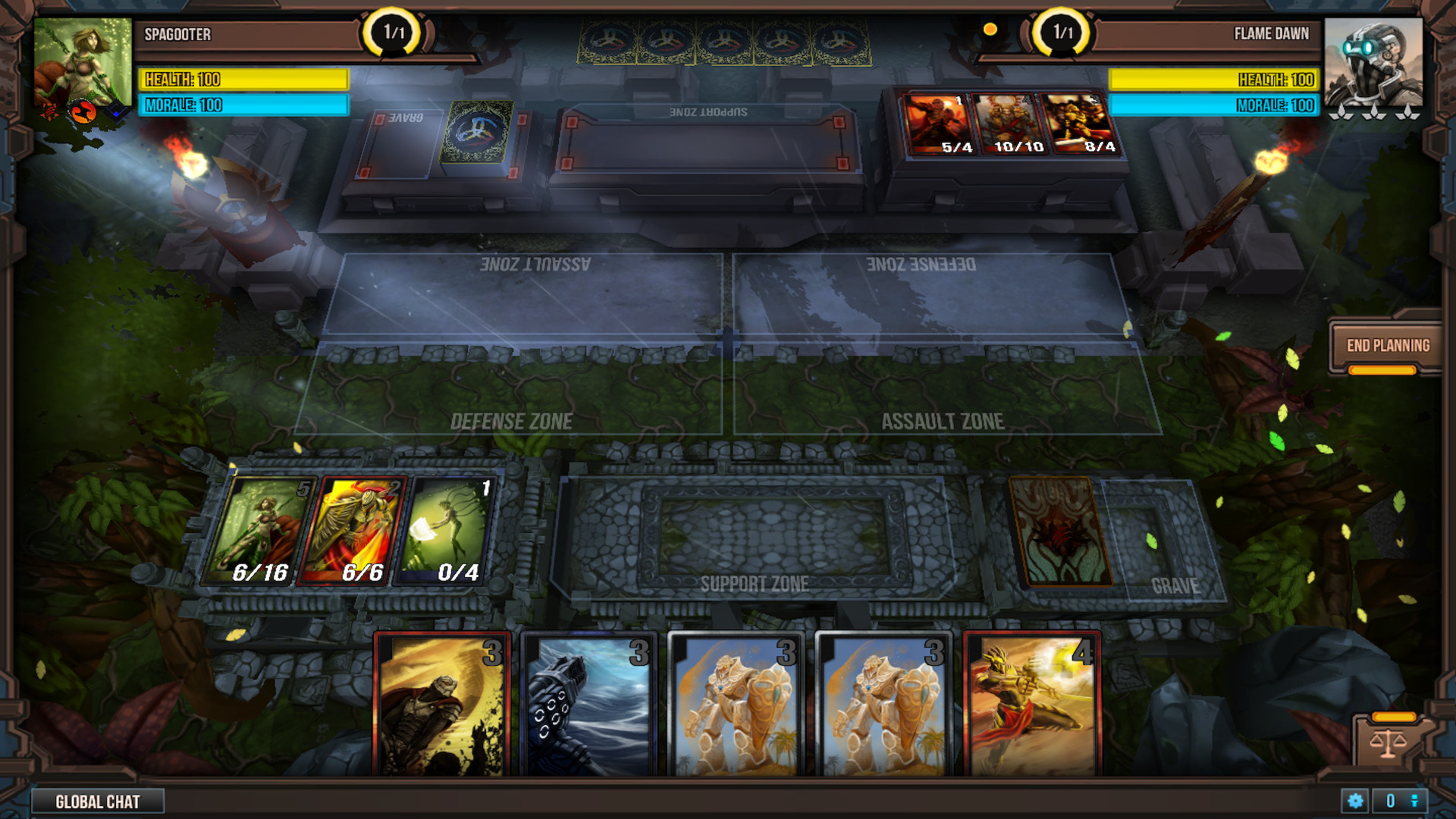The height and width of the screenshot is (819, 1456).
Task: Click Flame Dawn's 1/1 deck counter emblem
Action: click(1062, 33)
